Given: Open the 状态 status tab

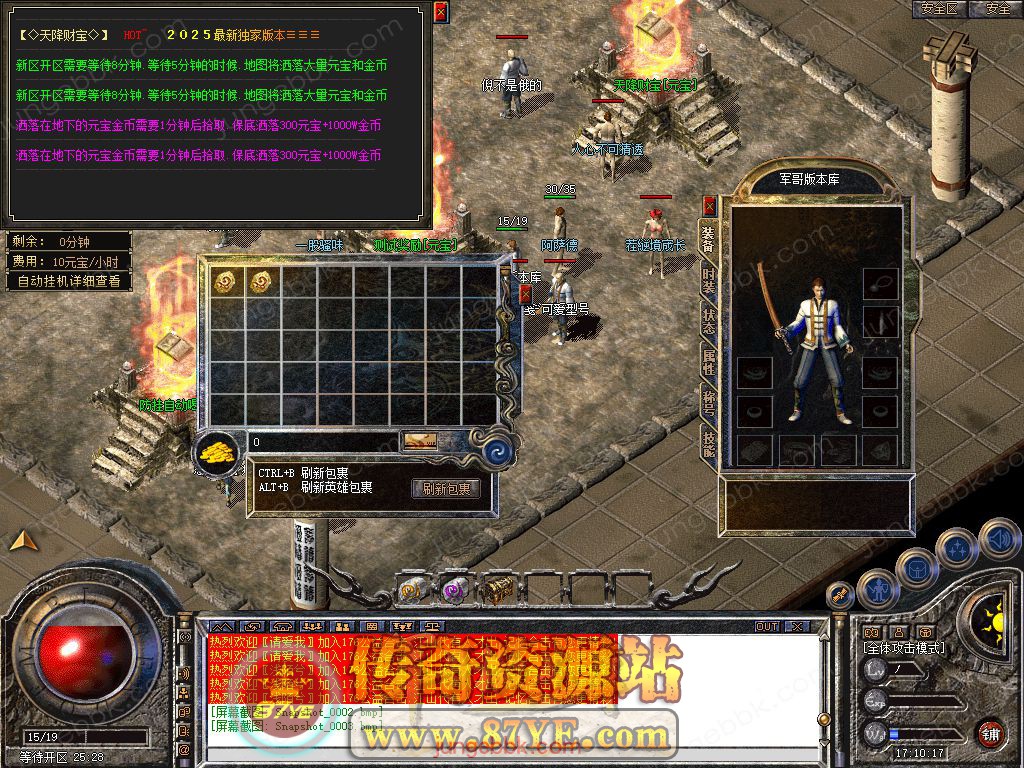Looking at the screenshot, I should pos(709,322).
